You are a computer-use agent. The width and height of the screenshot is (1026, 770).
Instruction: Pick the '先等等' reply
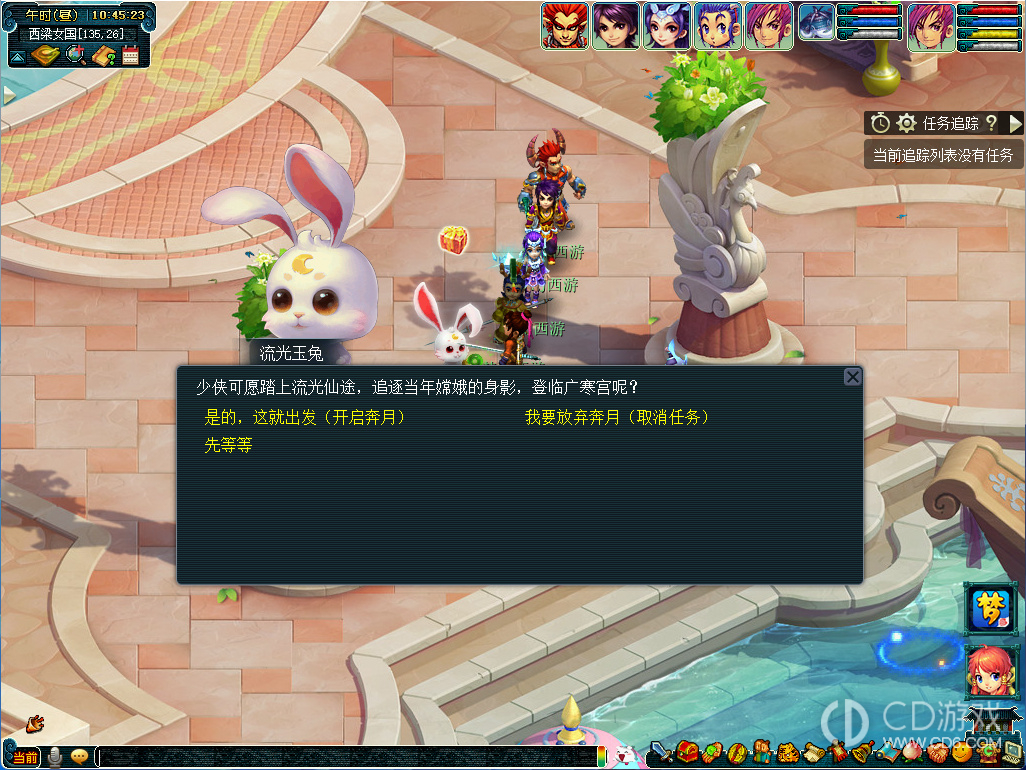pyautogui.click(x=228, y=445)
